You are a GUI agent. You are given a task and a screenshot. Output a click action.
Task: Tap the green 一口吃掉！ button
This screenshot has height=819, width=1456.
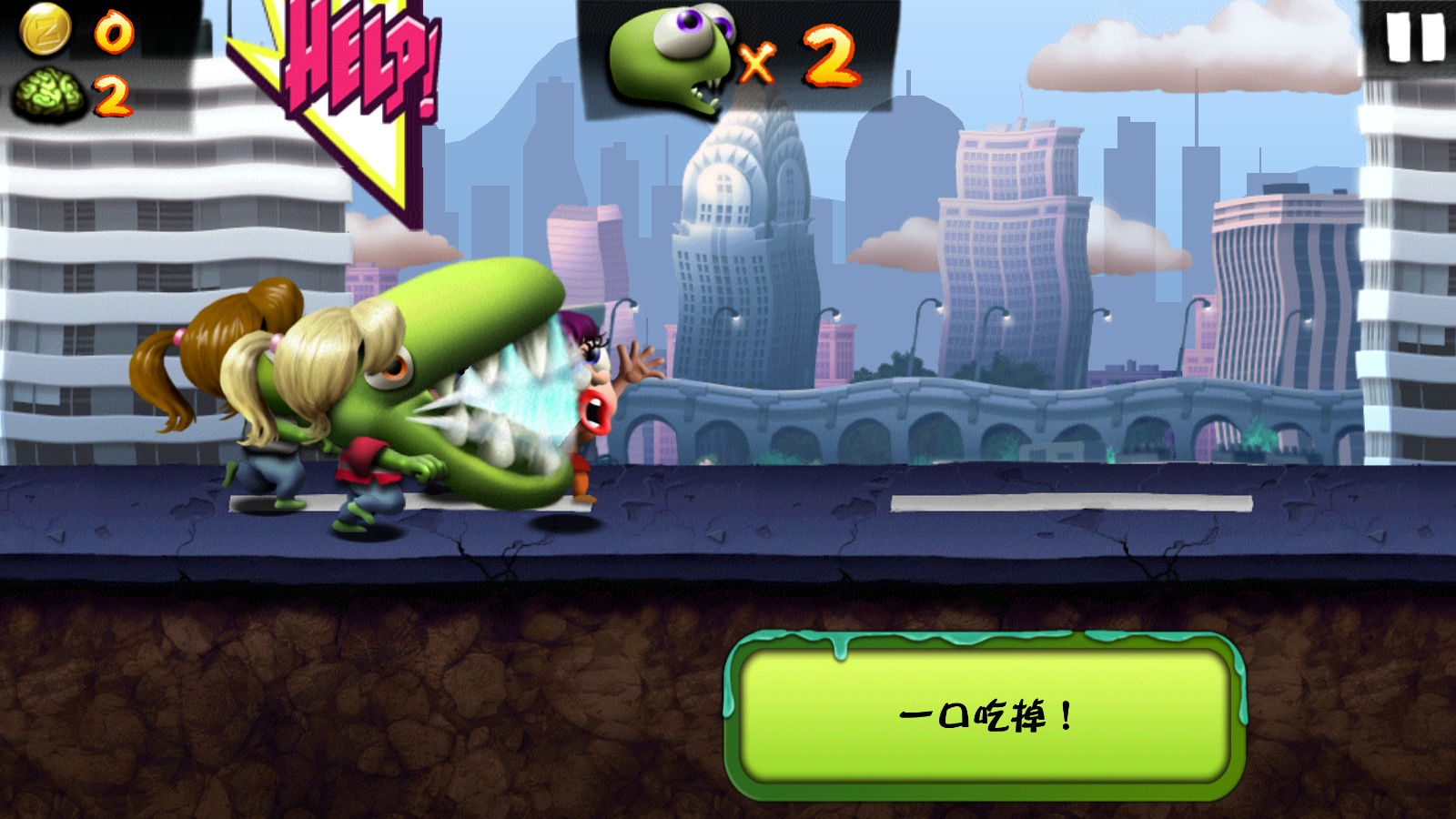click(985, 716)
